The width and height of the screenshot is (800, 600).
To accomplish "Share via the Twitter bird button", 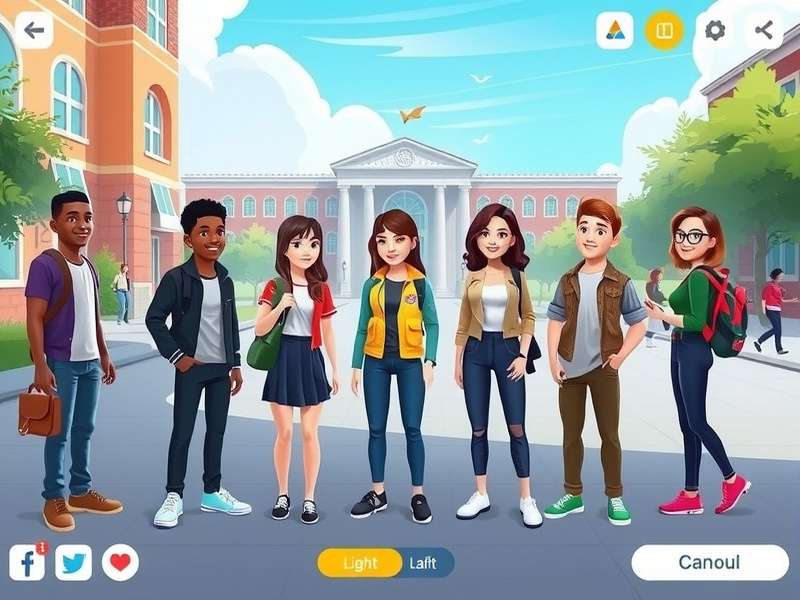I will 73,563.
